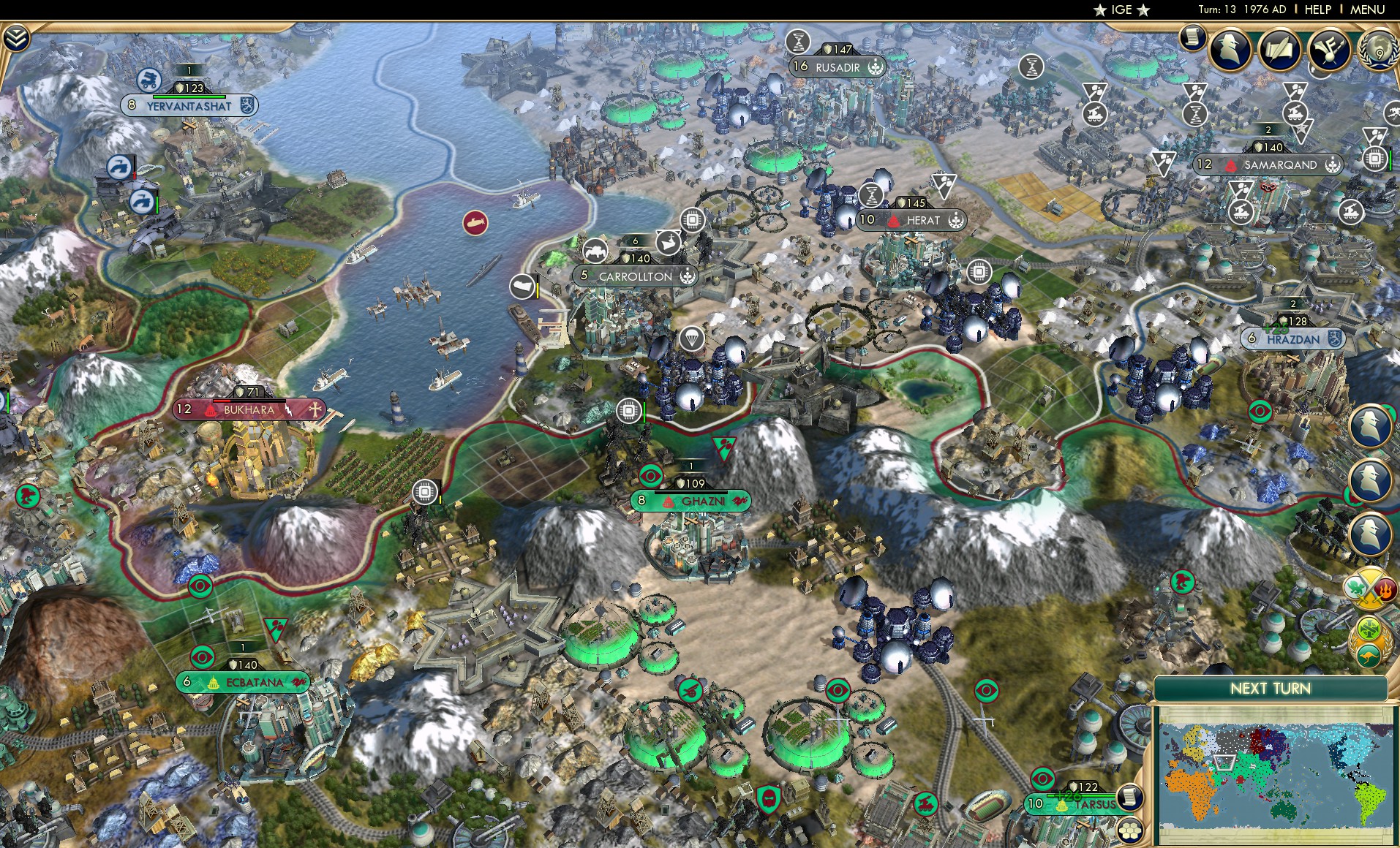The image size is (1400, 848).
Task: Collapse the unit list with the double chevron
Action: click(16, 38)
